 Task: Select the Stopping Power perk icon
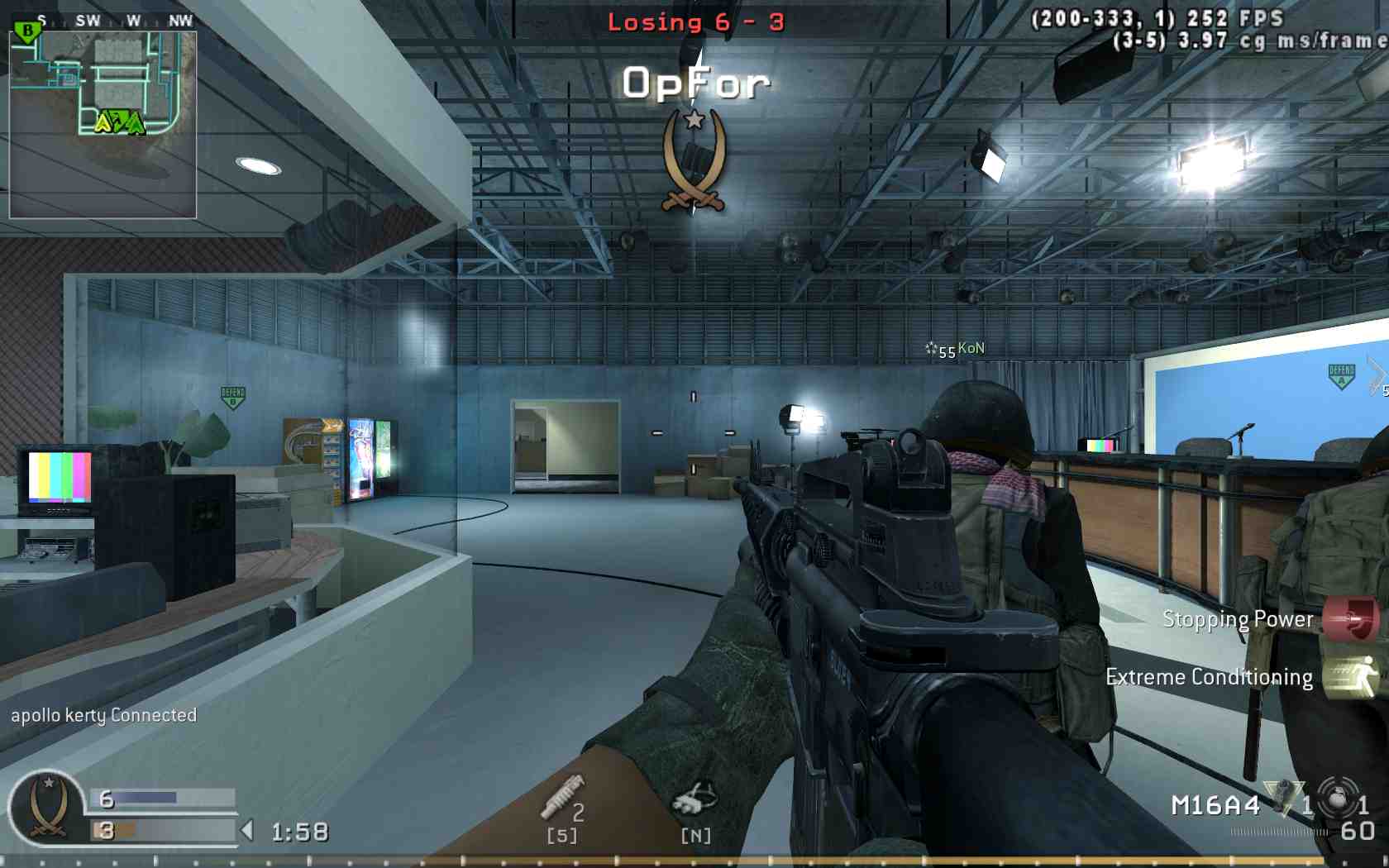click(x=1353, y=621)
